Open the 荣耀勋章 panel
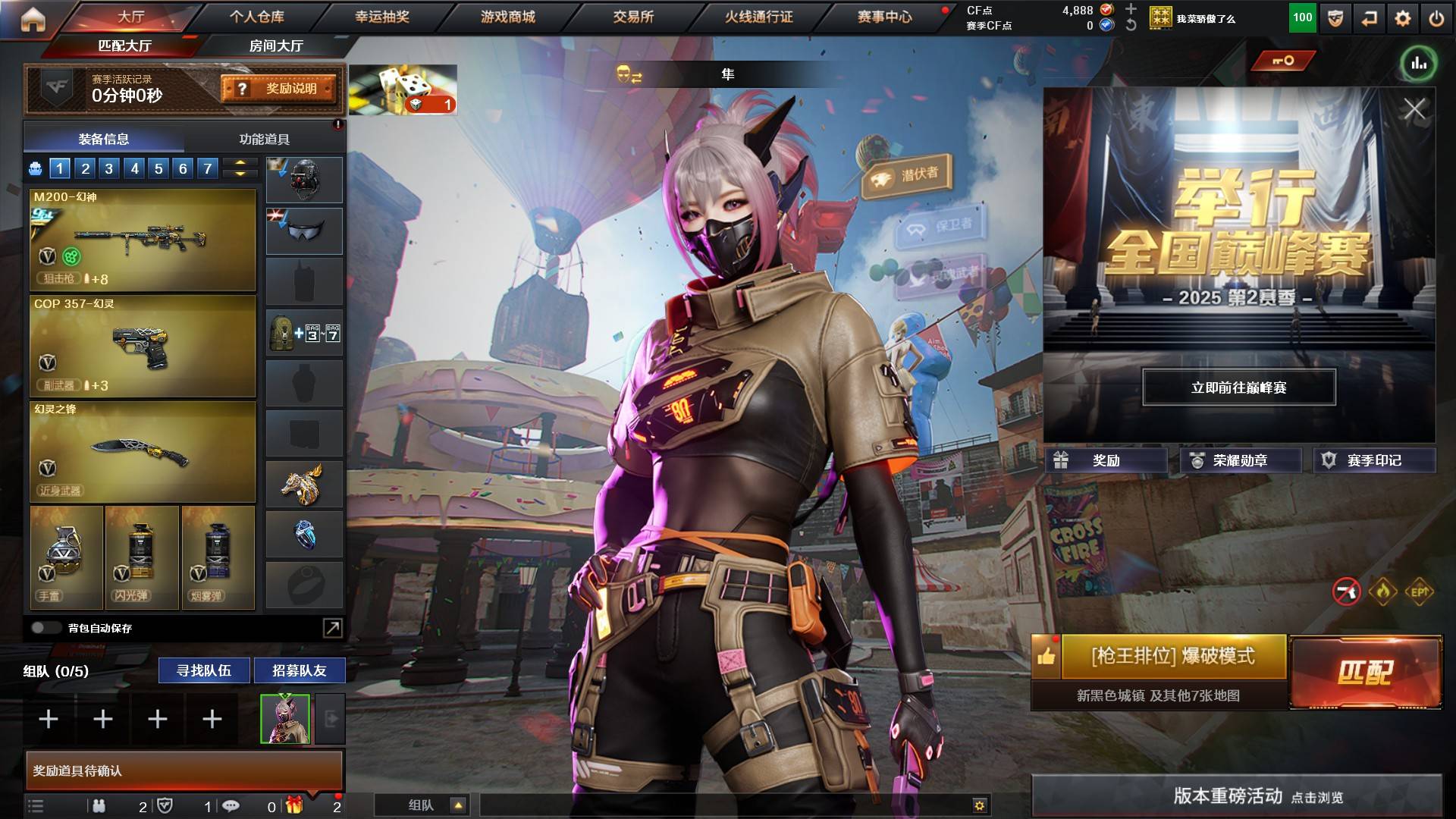The image size is (1456, 819). tap(1239, 460)
